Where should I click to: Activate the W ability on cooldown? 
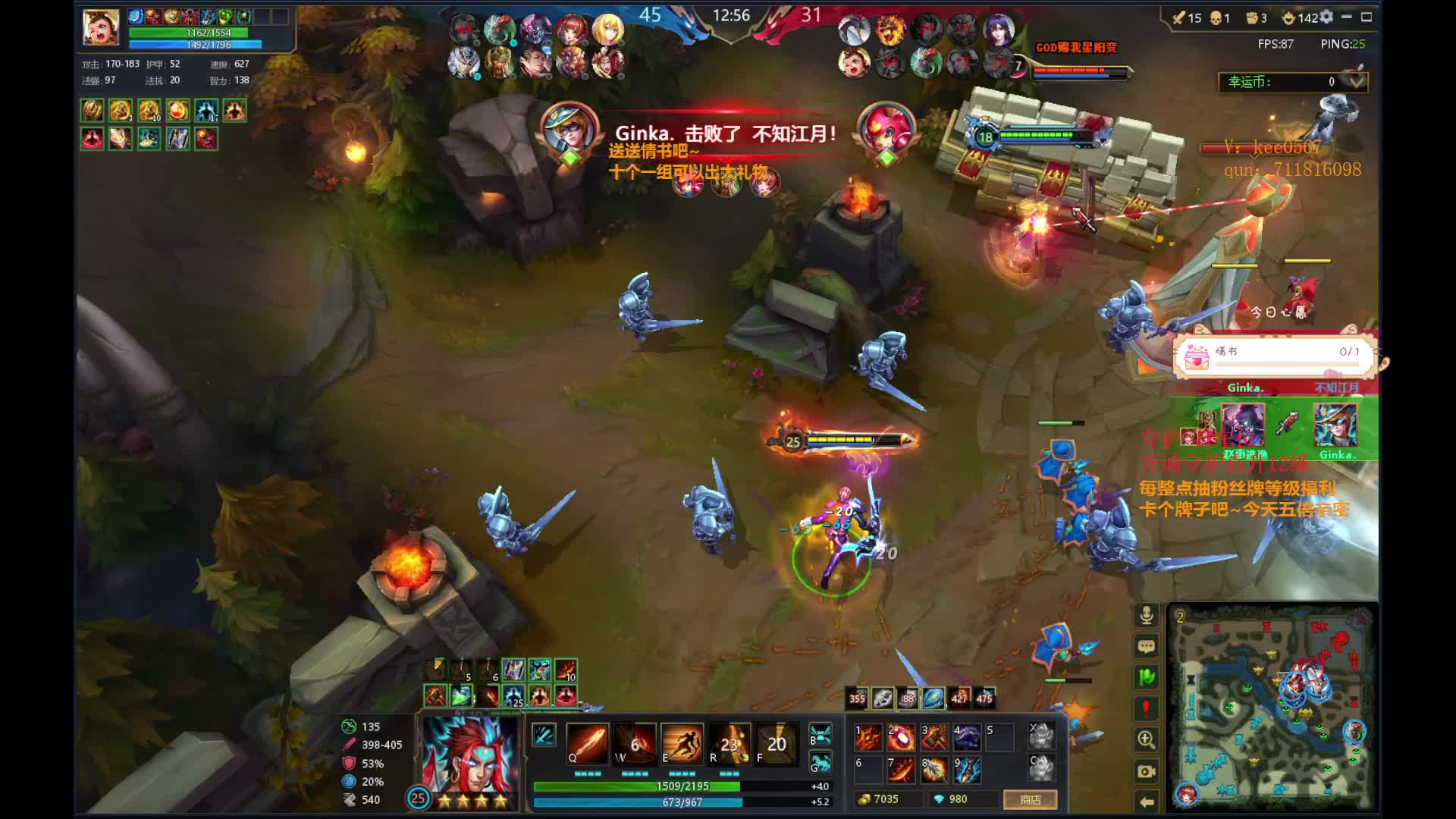click(x=634, y=742)
